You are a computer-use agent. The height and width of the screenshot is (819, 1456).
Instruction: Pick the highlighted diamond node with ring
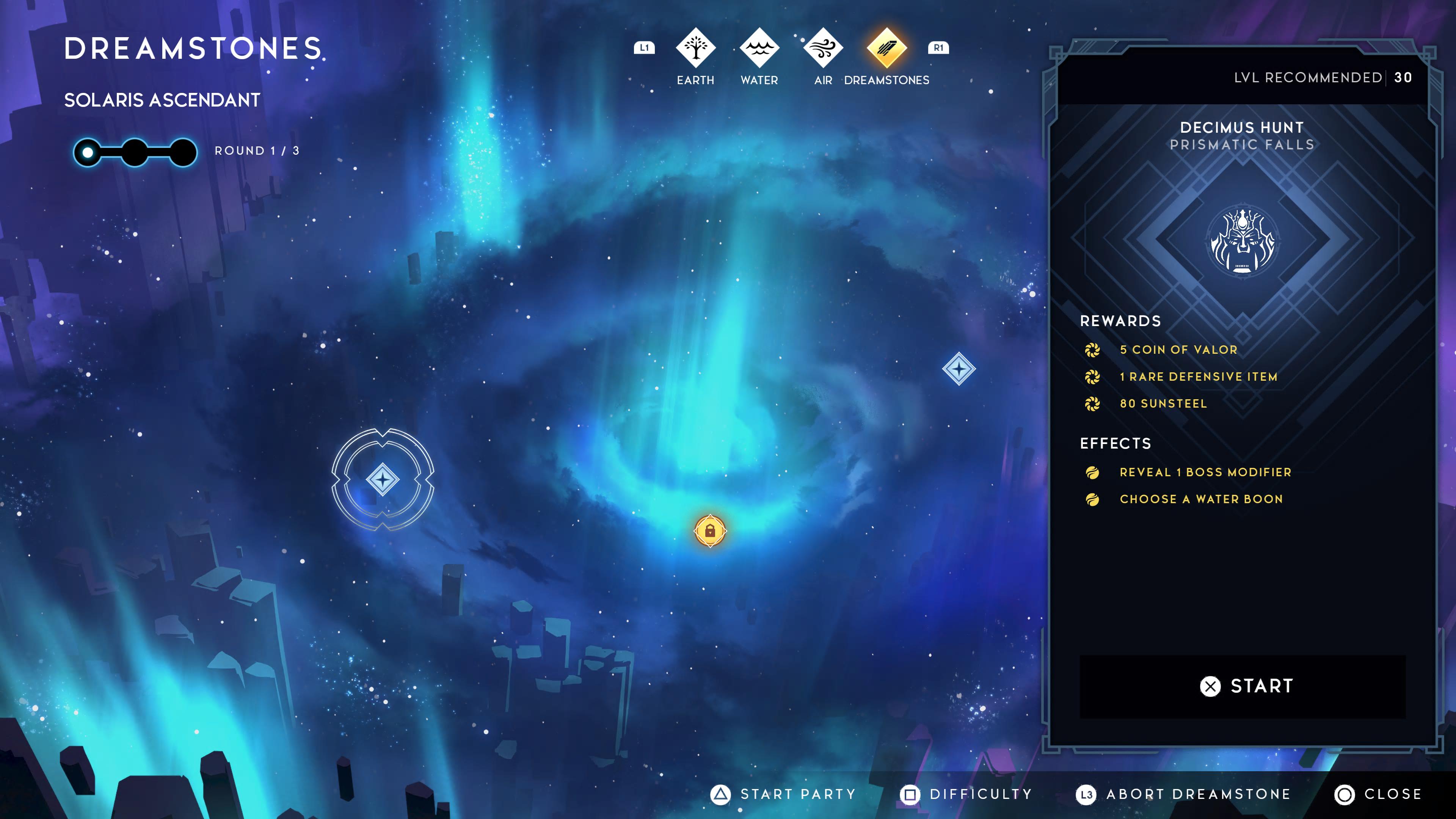pyautogui.click(x=383, y=480)
